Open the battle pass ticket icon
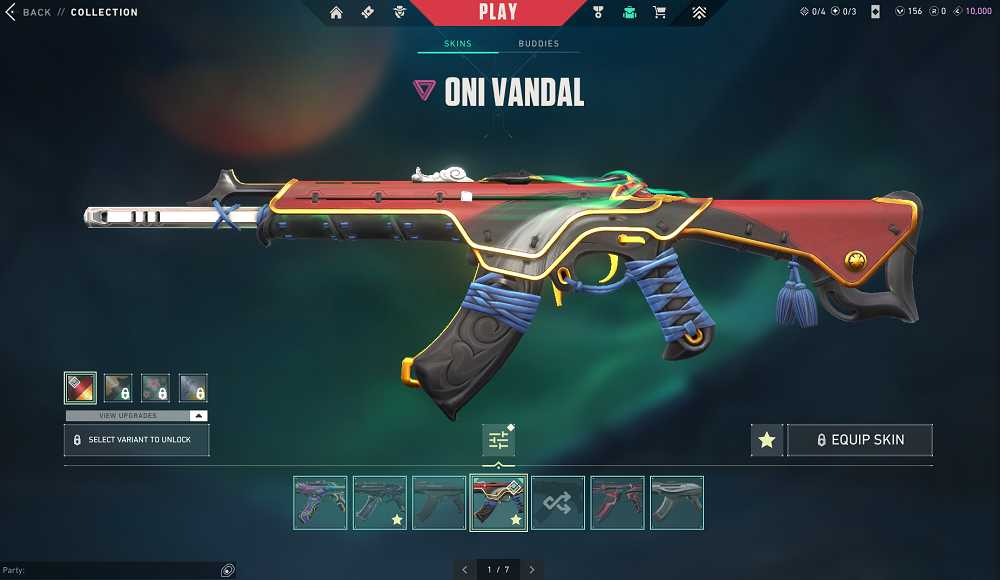The width and height of the screenshot is (1000, 580). pos(367,13)
